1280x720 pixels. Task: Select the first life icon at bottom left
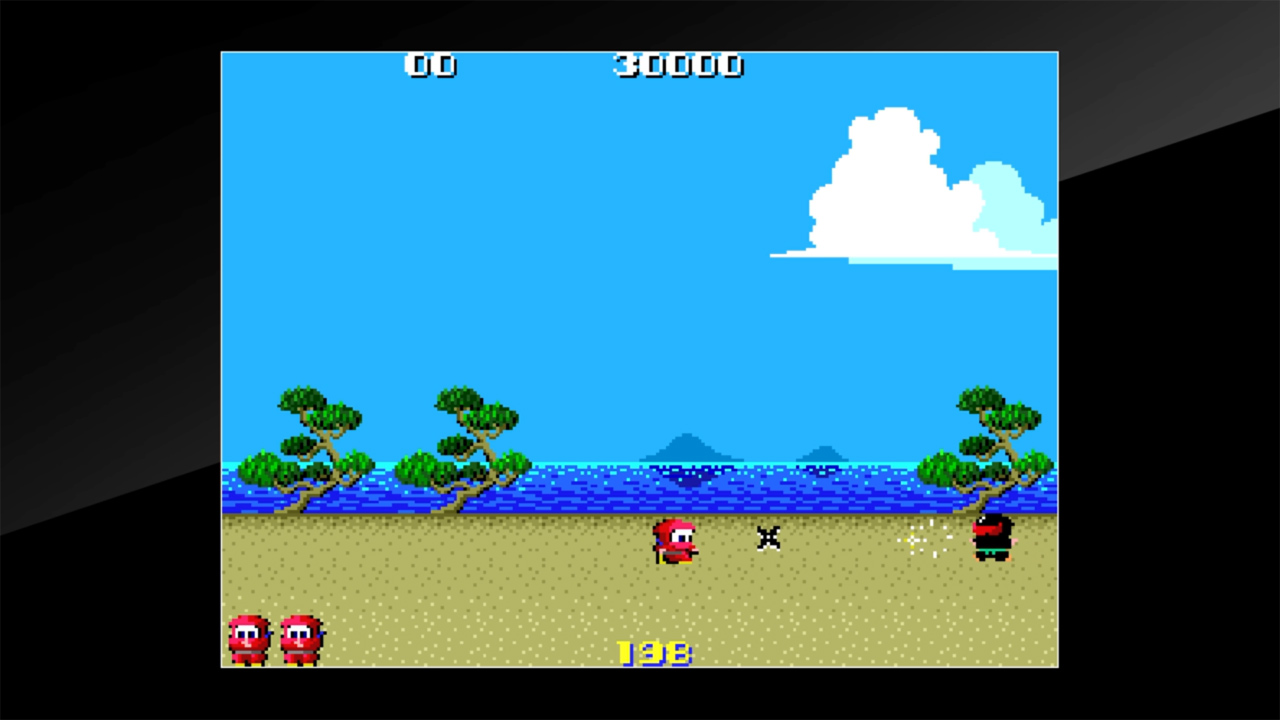[x=248, y=637]
